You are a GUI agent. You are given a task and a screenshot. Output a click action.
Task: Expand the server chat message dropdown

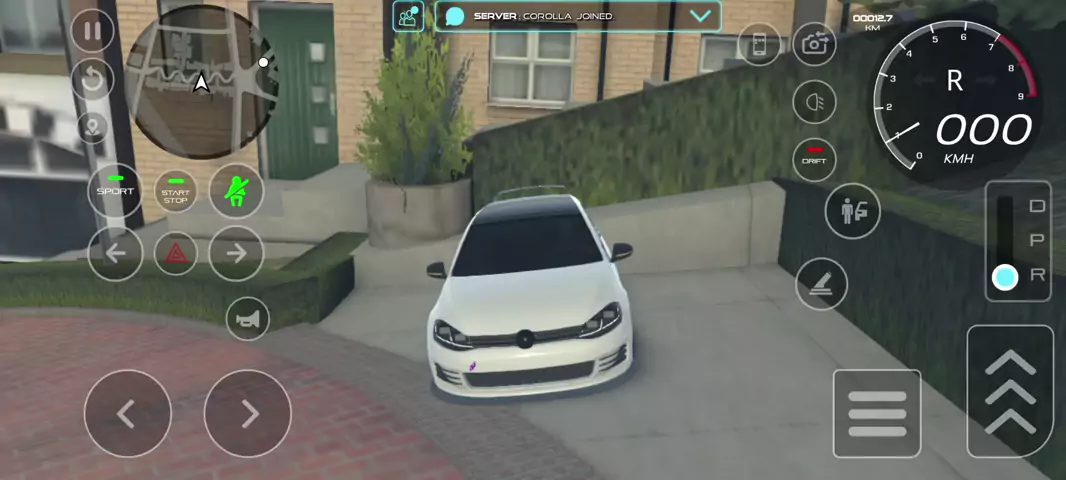tap(700, 16)
